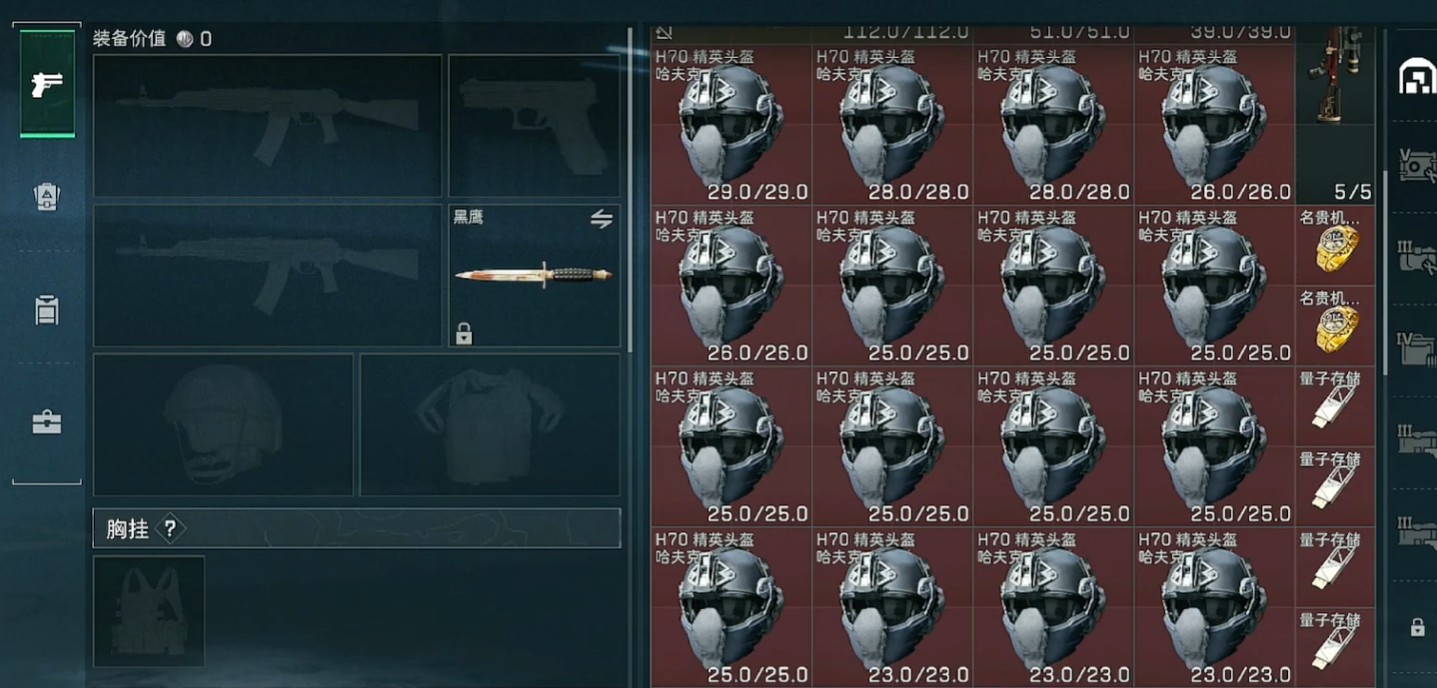Click the swap arrows on the knife slot

pyautogui.click(x=601, y=219)
